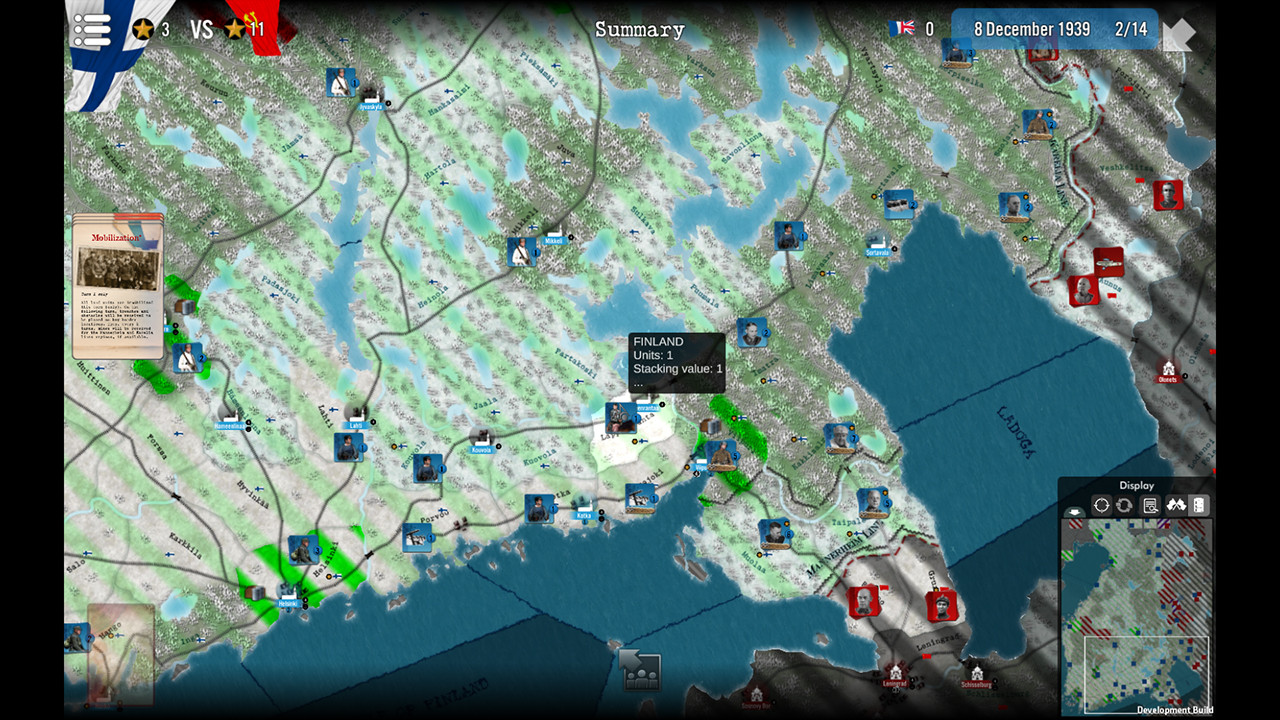
Task: Click the white corner arrow at top right
Action: pyautogui.click(x=1180, y=32)
